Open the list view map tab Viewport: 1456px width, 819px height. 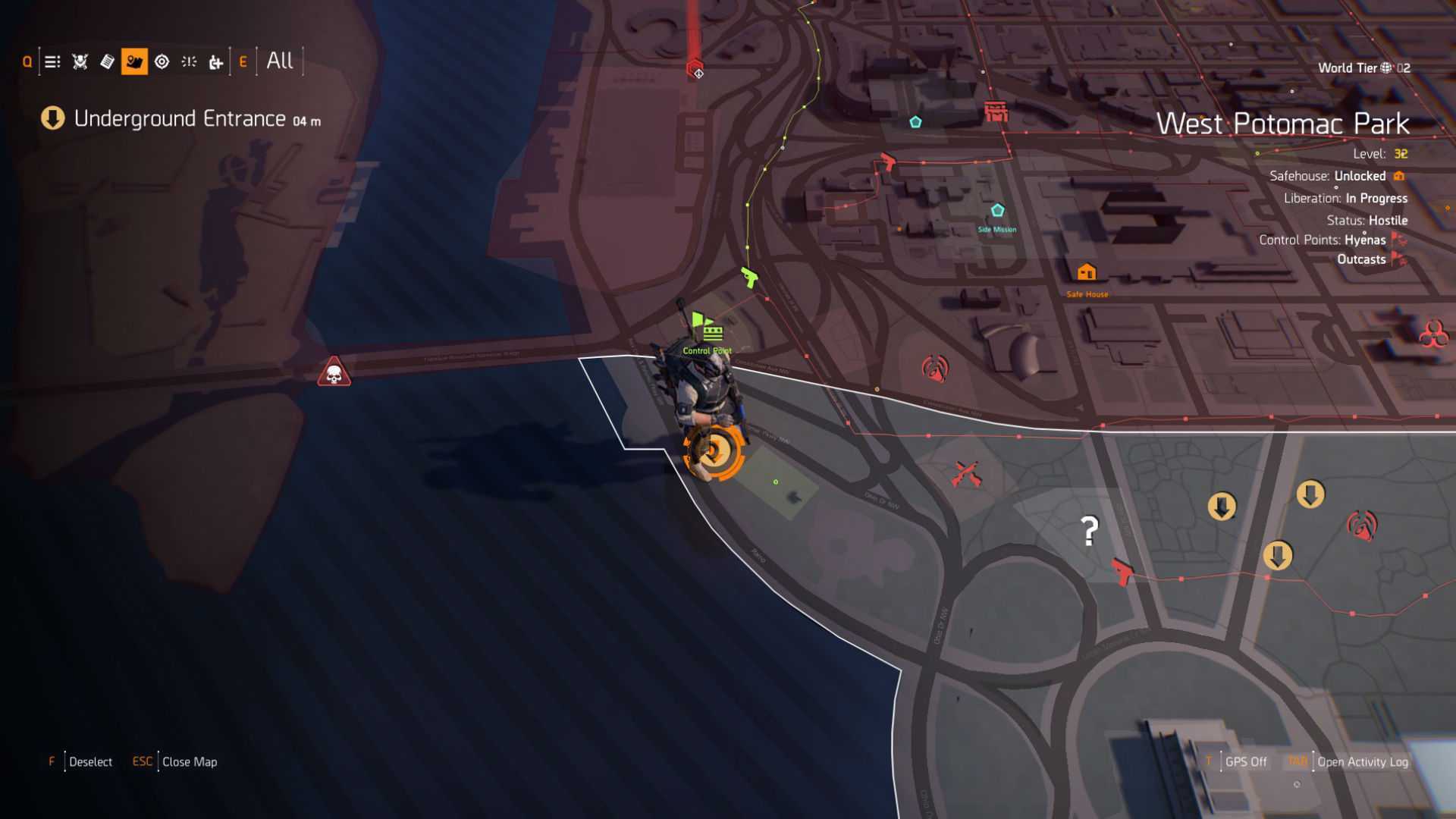(x=52, y=62)
